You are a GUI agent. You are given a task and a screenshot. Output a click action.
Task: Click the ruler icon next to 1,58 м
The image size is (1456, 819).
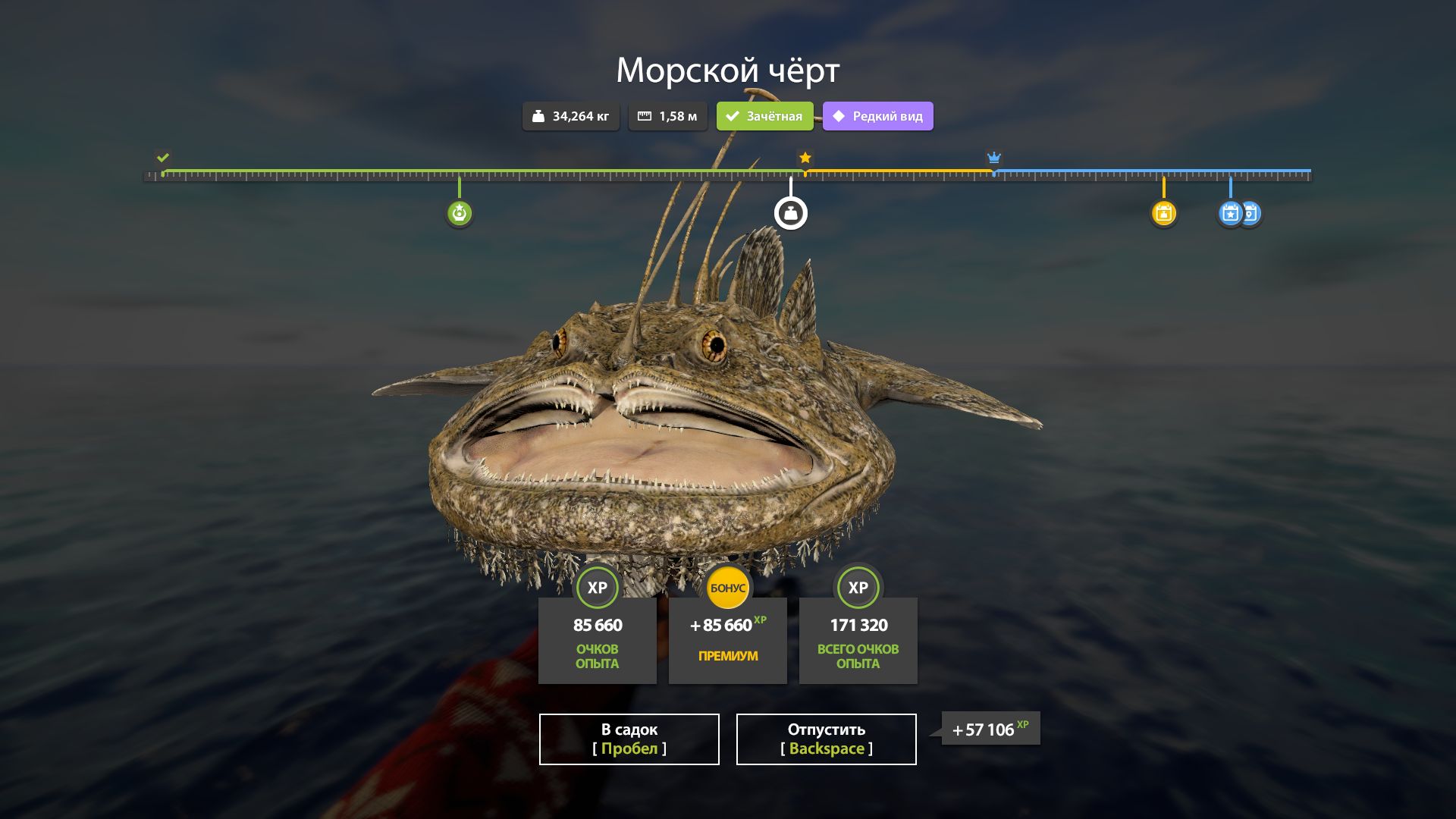point(645,116)
